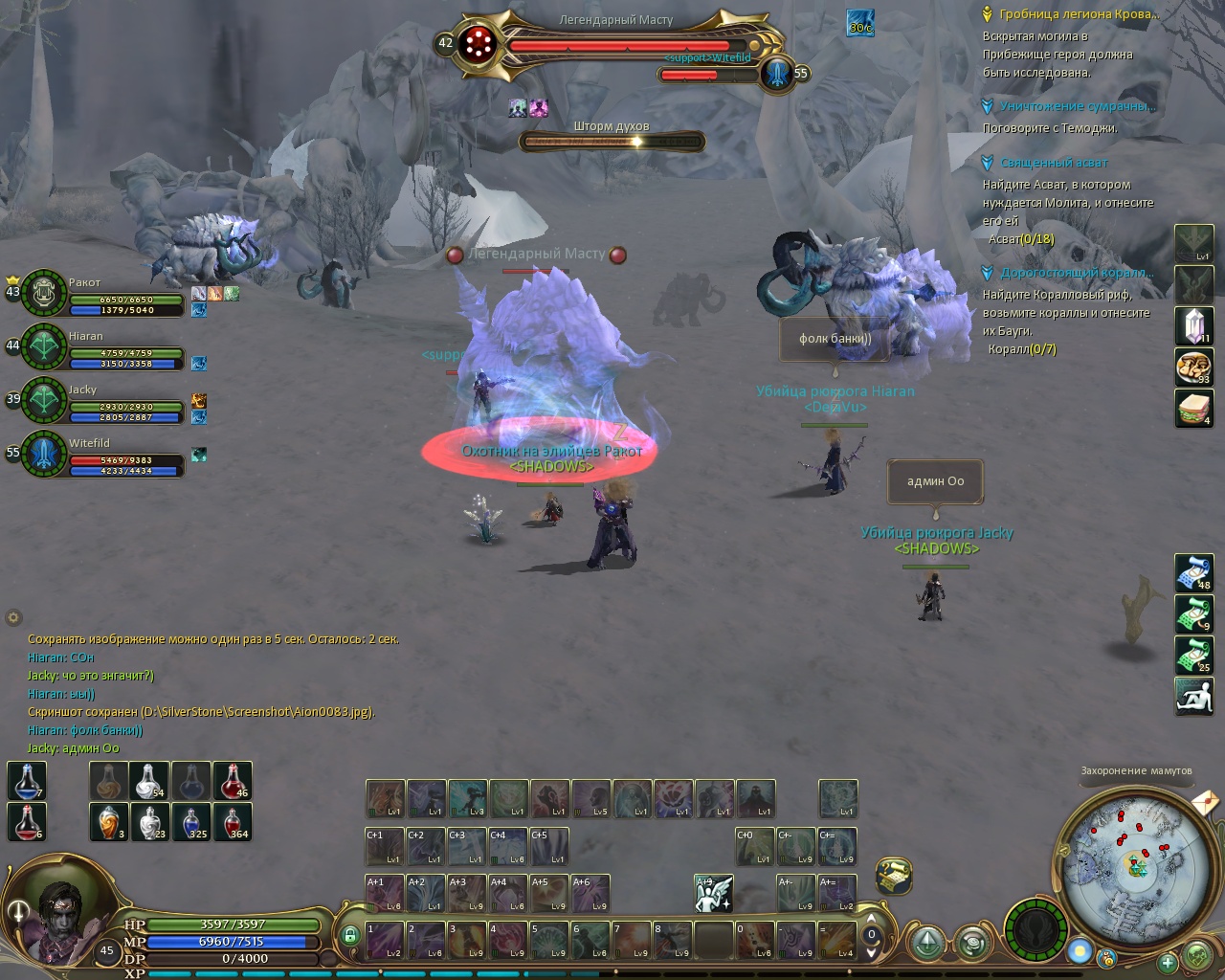Open the quest Гробница легиона Крова in tracker
This screenshot has height=980, width=1225.
point(1079,14)
